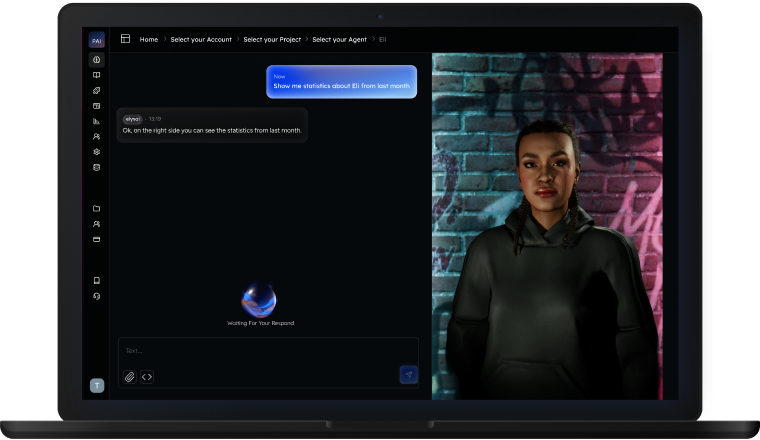The height and width of the screenshot is (440, 760).
Task: Go to Home in the breadcrumb
Action: pyautogui.click(x=149, y=39)
